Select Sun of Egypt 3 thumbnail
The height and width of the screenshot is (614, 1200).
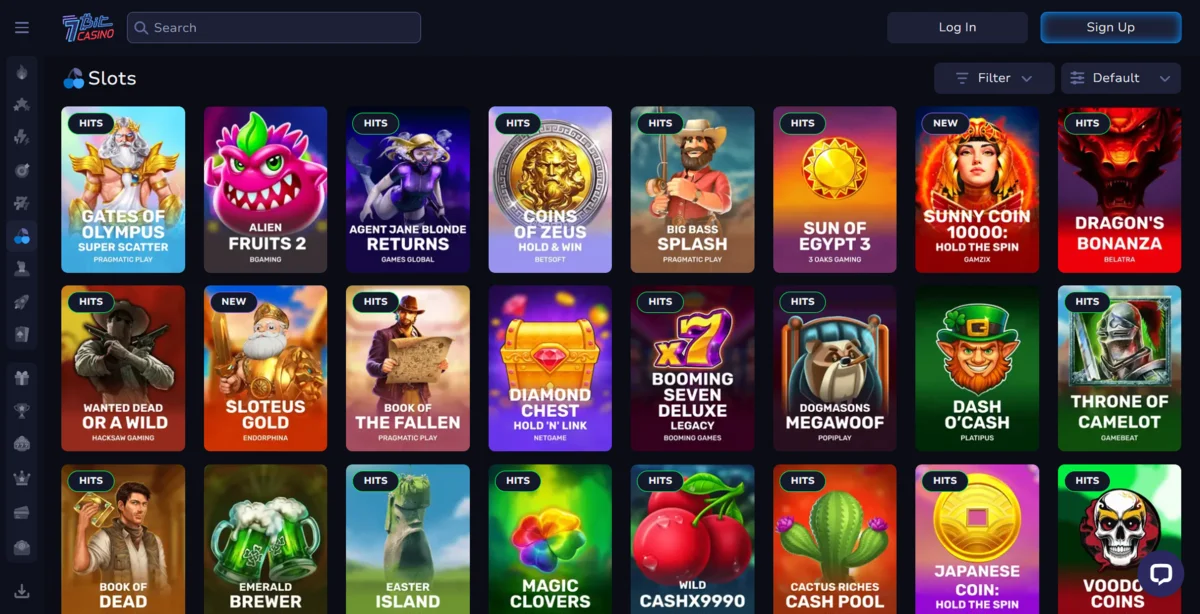tap(835, 190)
